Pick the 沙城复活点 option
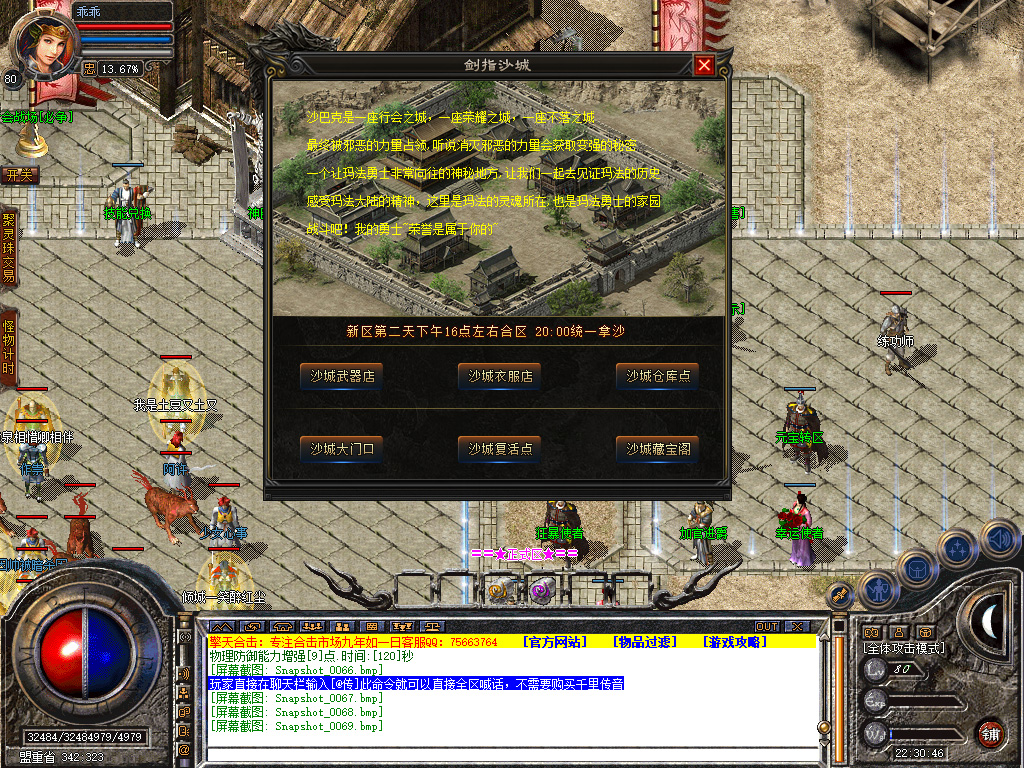The height and width of the screenshot is (768, 1024). pyautogui.click(x=500, y=449)
